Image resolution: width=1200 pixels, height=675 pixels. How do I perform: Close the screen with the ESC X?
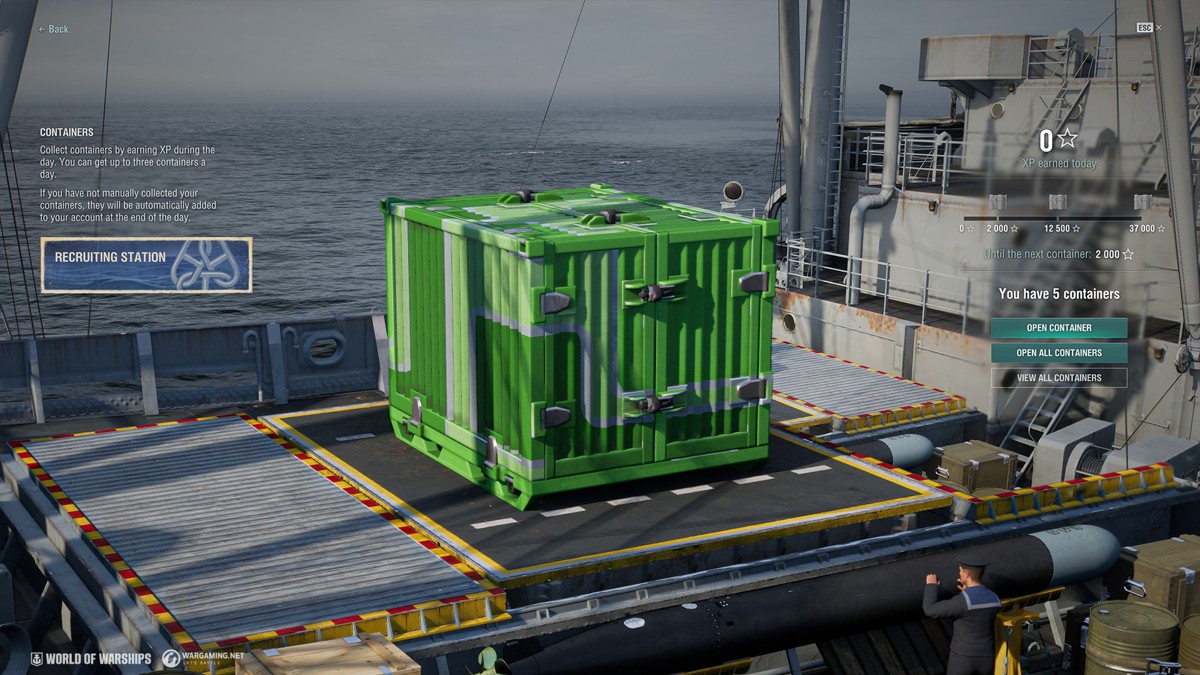click(x=1158, y=27)
